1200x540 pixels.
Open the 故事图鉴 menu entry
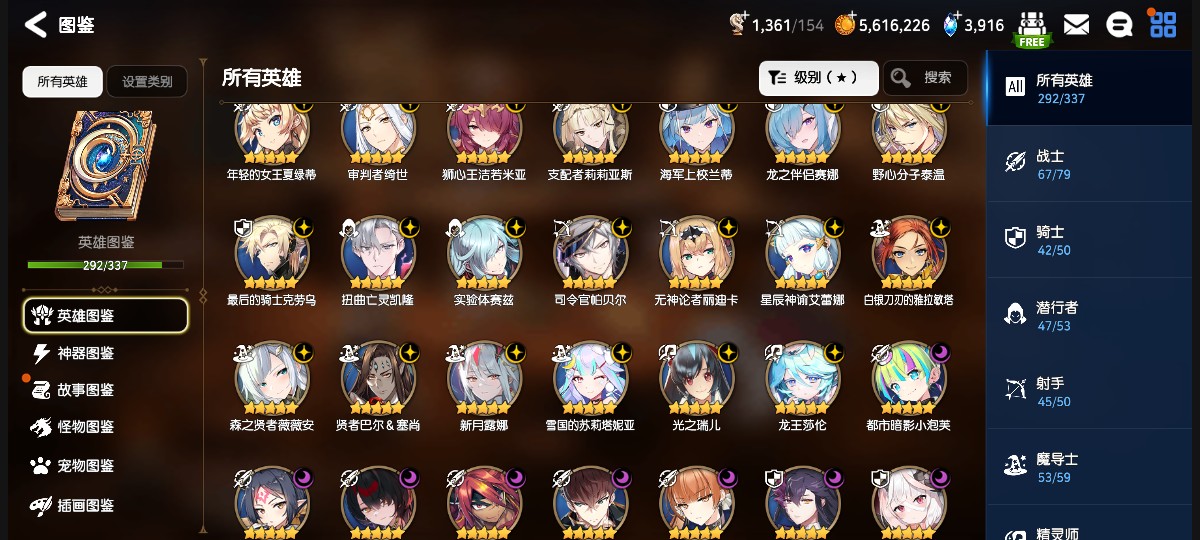click(x=85, y=390)
